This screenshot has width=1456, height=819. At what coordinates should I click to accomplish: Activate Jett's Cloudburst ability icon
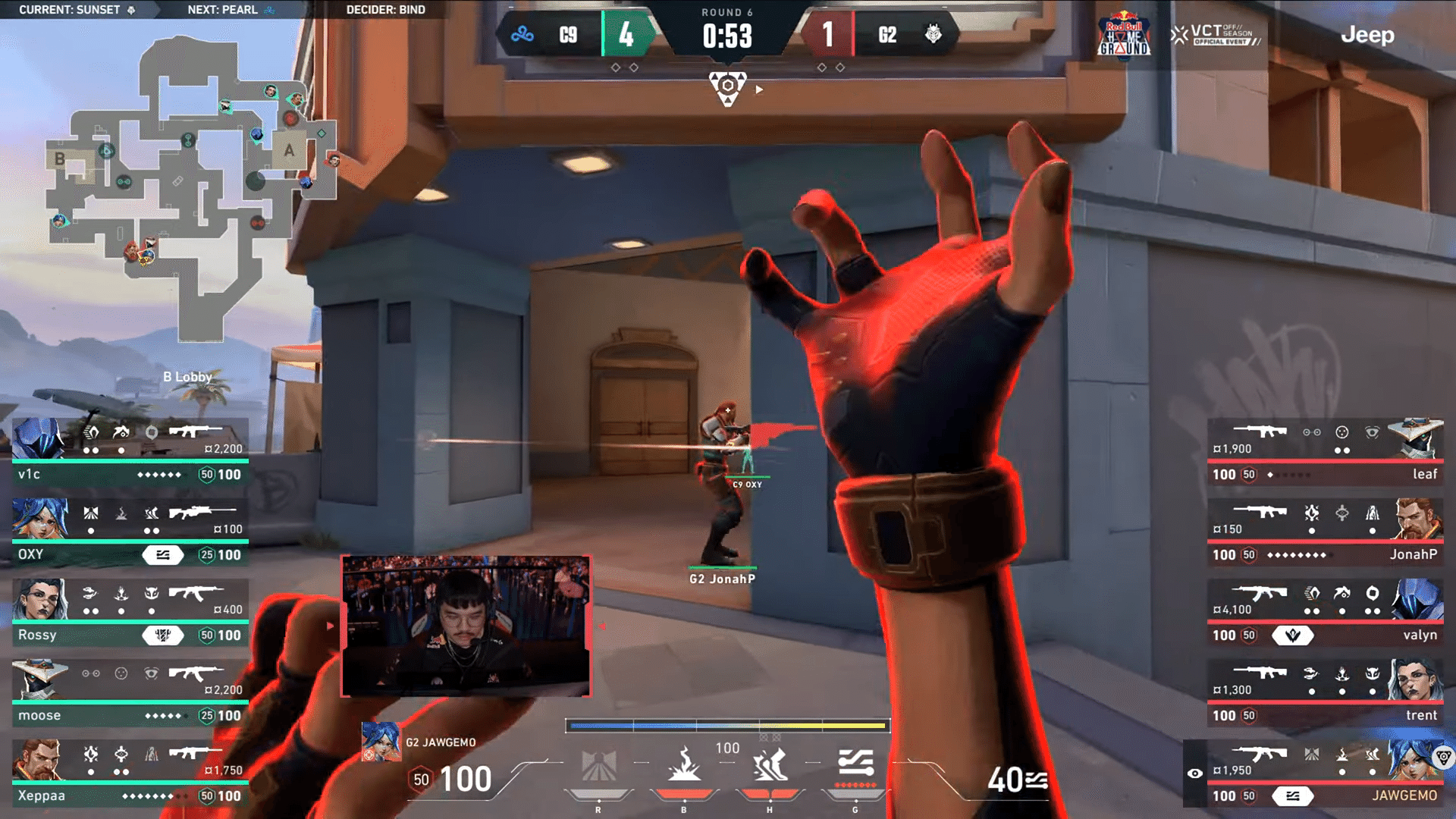598,766
